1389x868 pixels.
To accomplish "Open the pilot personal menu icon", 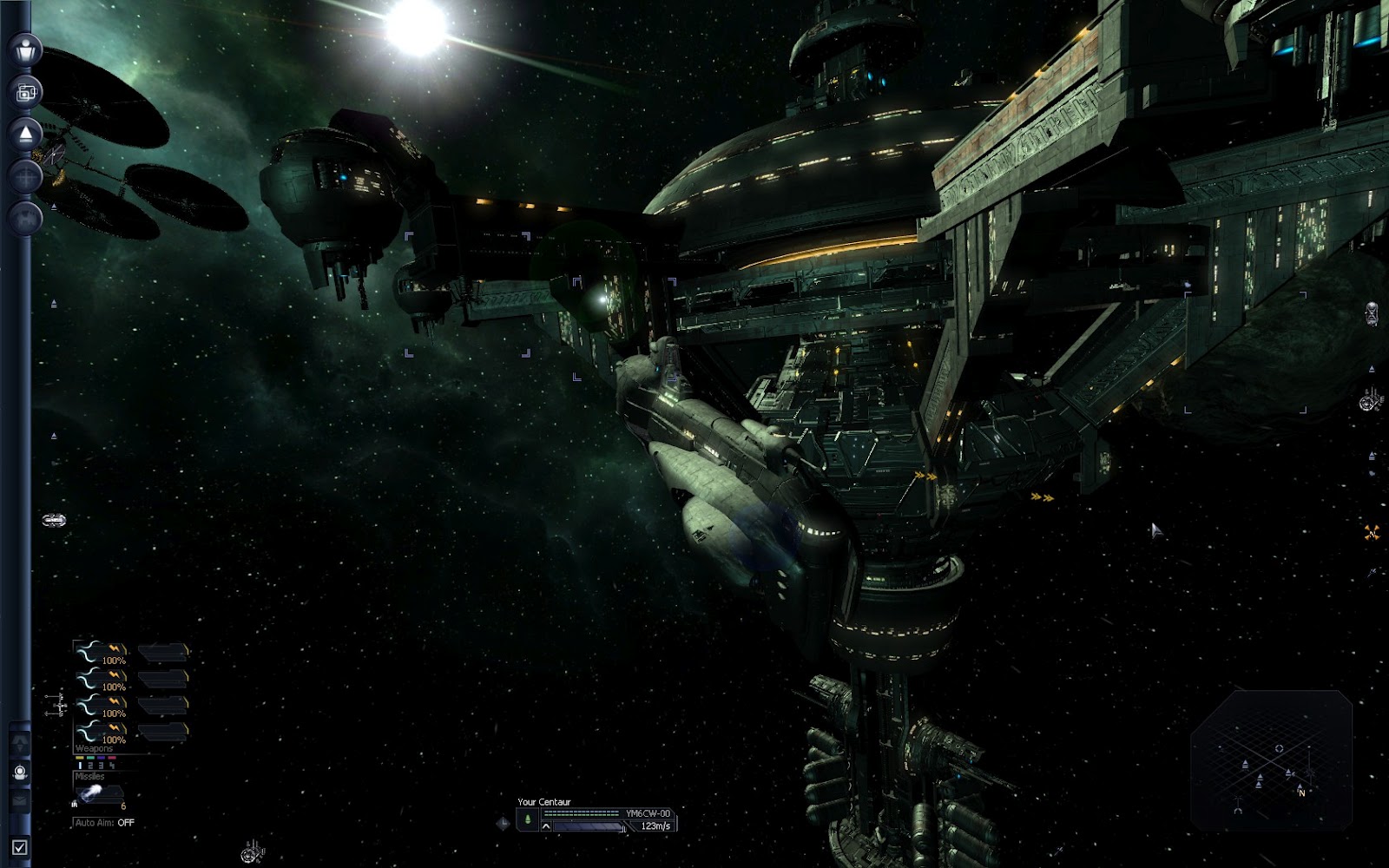I will pyautogui.click(x=26, y=48).
